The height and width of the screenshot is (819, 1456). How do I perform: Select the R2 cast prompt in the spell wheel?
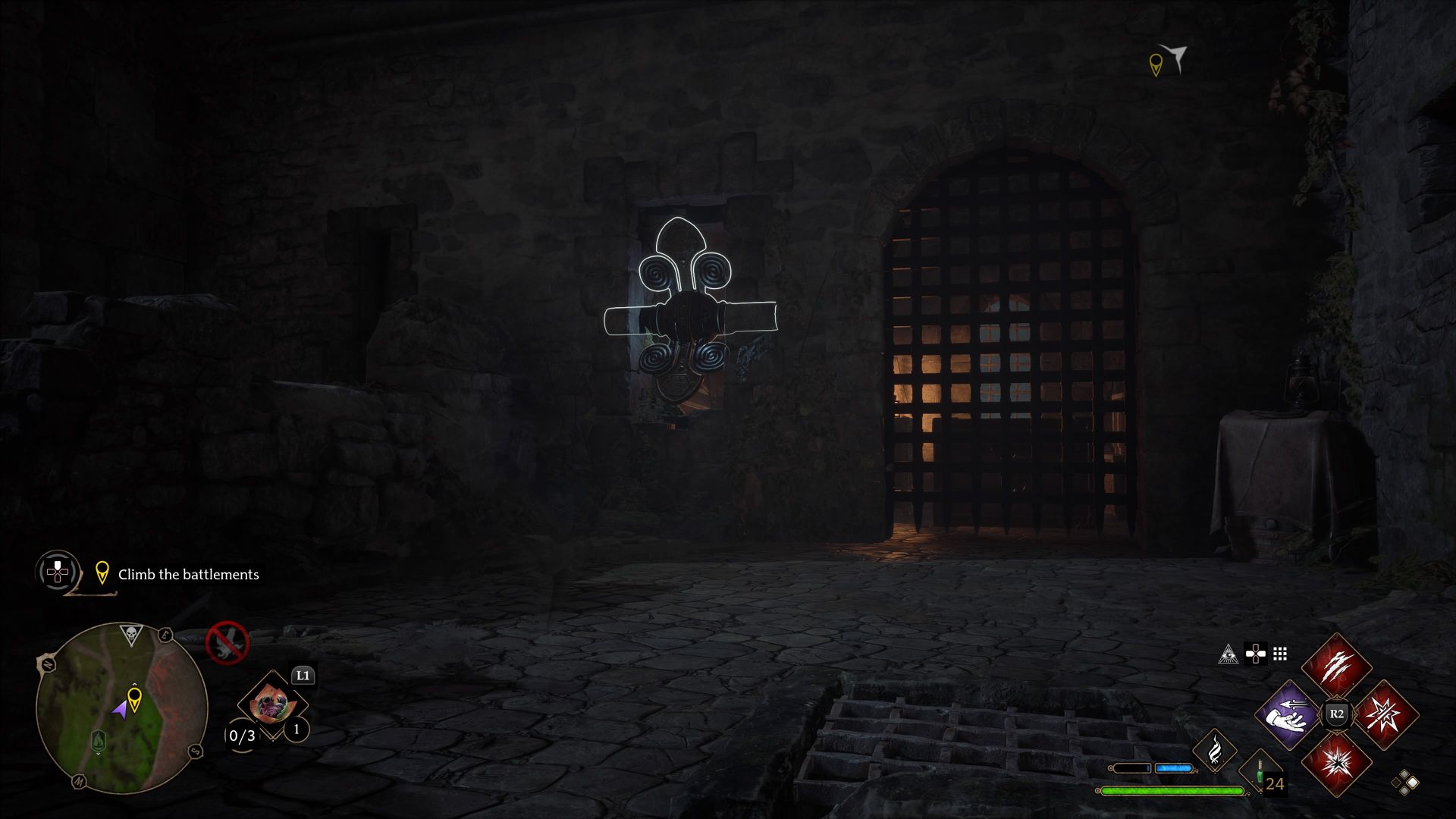coord(1337,714)
